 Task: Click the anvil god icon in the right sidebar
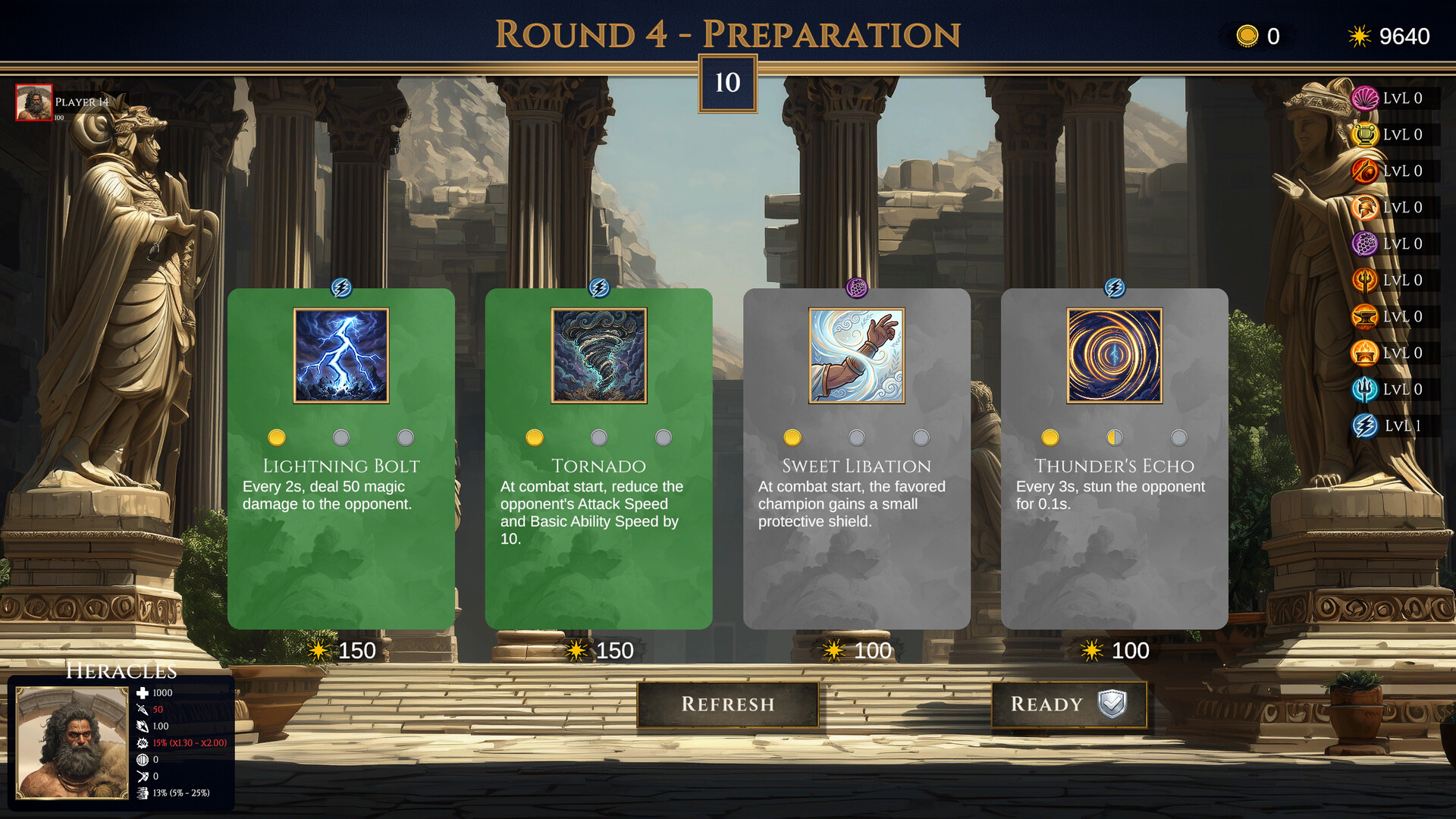(x=1365, y=316)
